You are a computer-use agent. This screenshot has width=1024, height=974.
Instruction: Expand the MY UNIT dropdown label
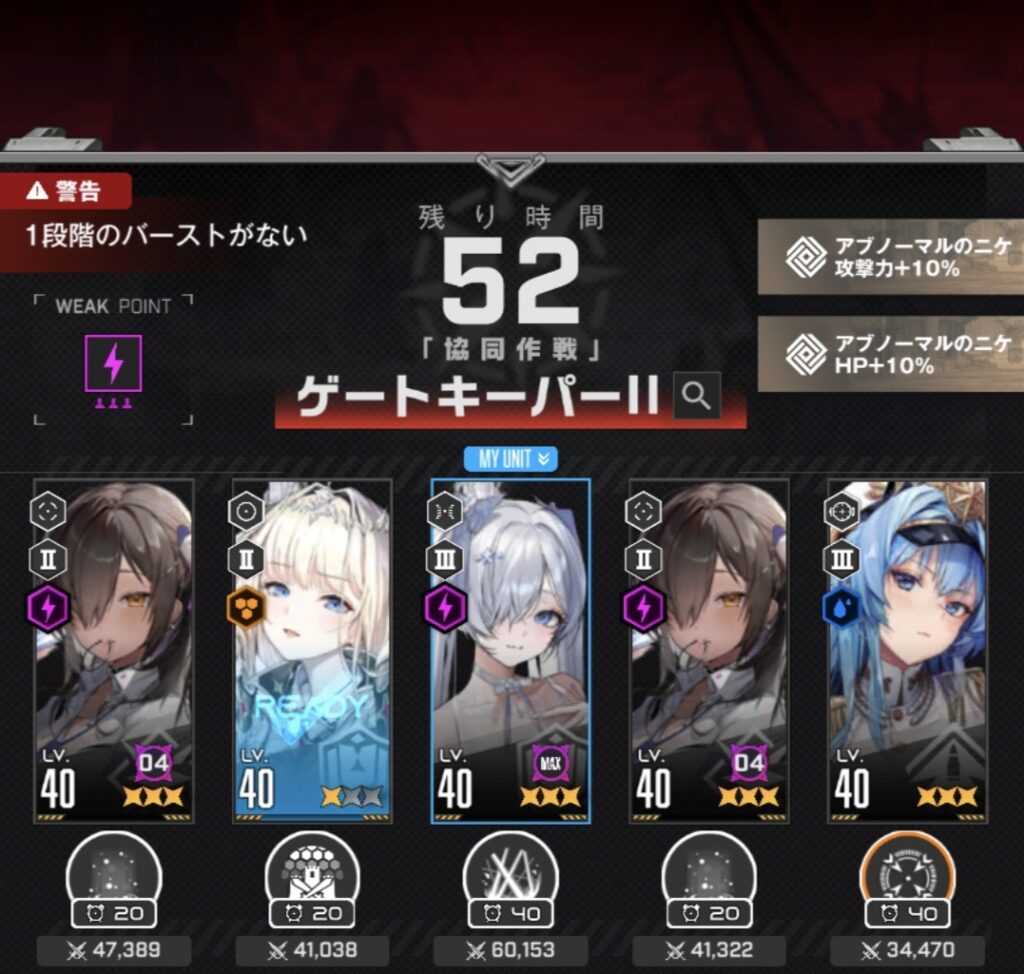tap(510, 459)
